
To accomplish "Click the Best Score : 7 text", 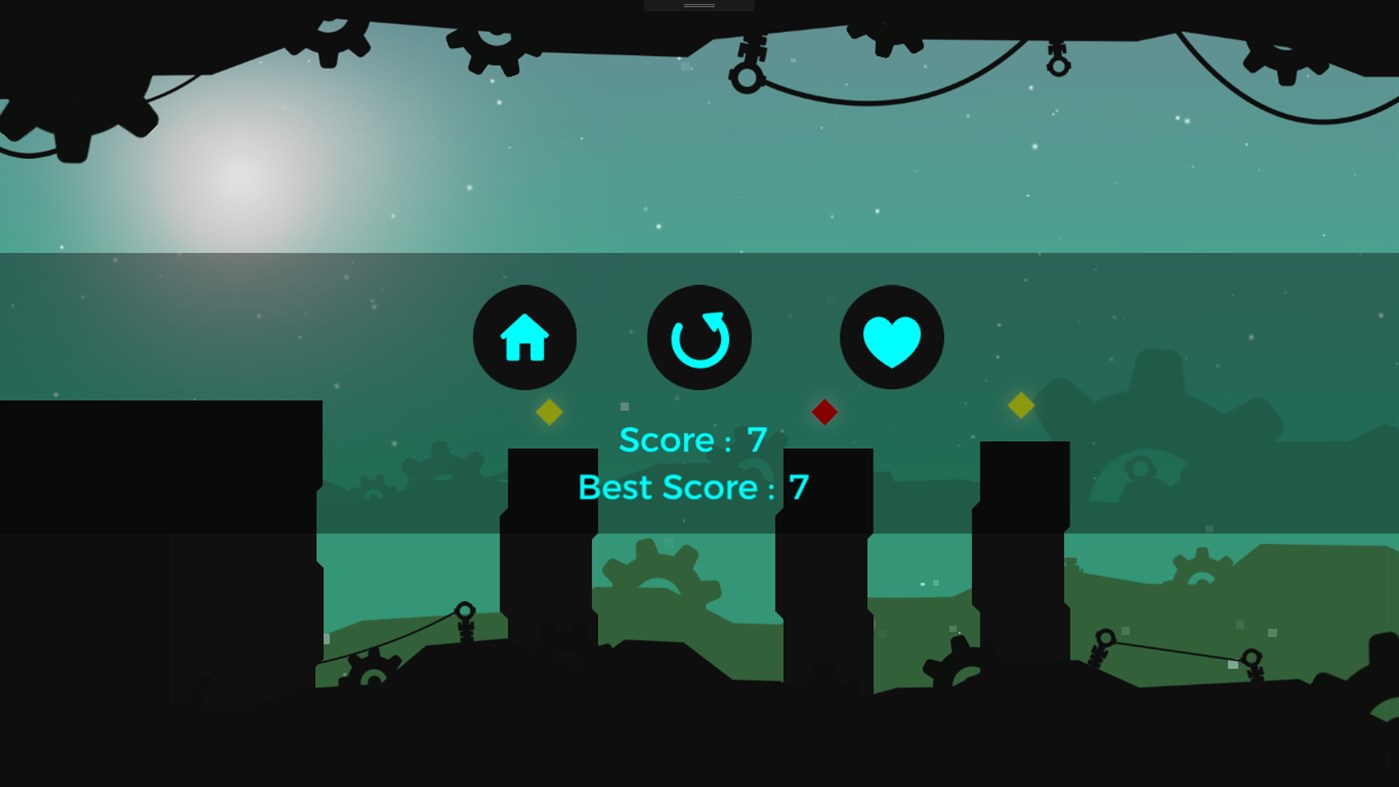I will click(693, 487).
